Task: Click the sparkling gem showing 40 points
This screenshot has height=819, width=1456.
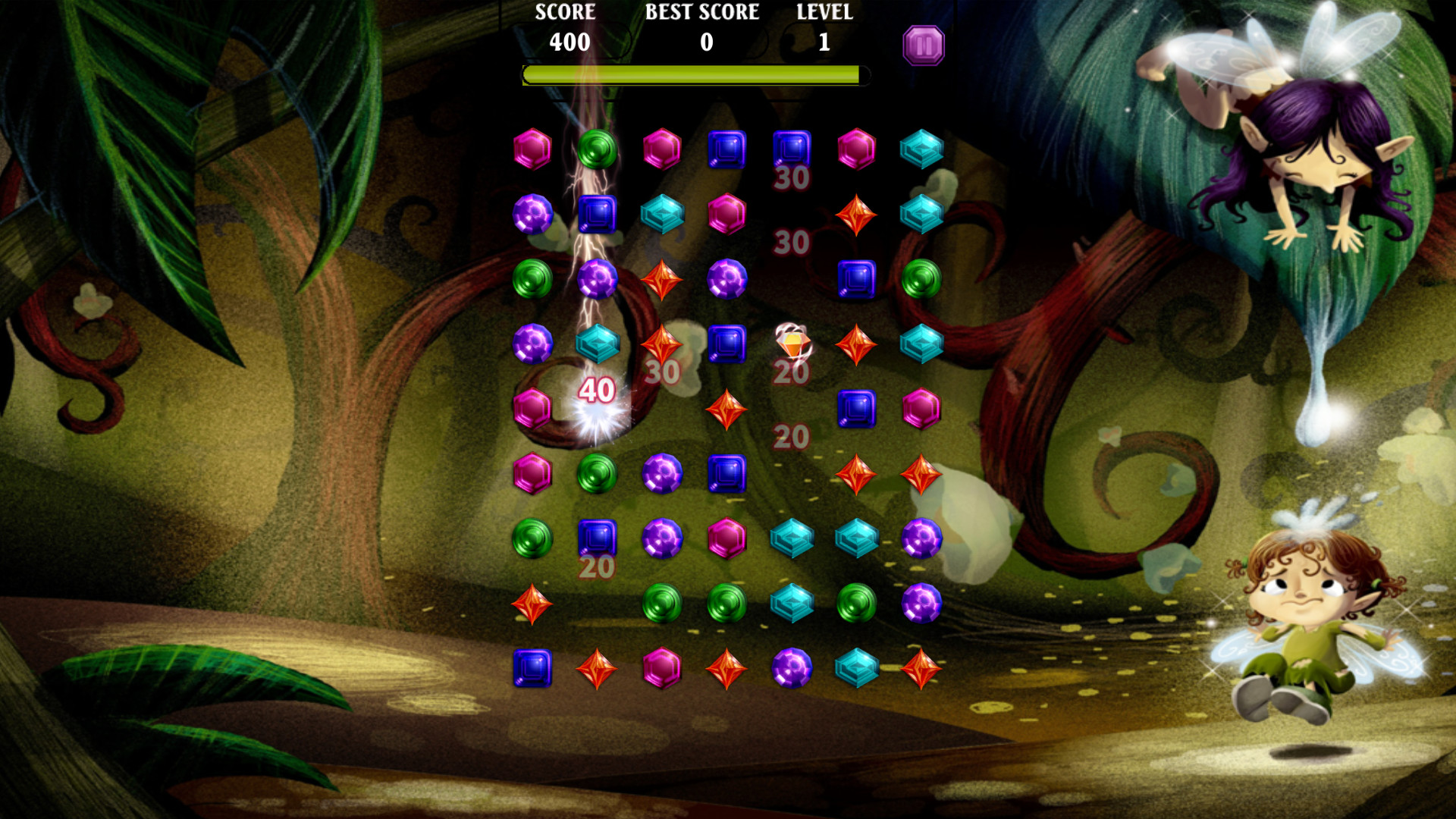Action: point(598,394)
